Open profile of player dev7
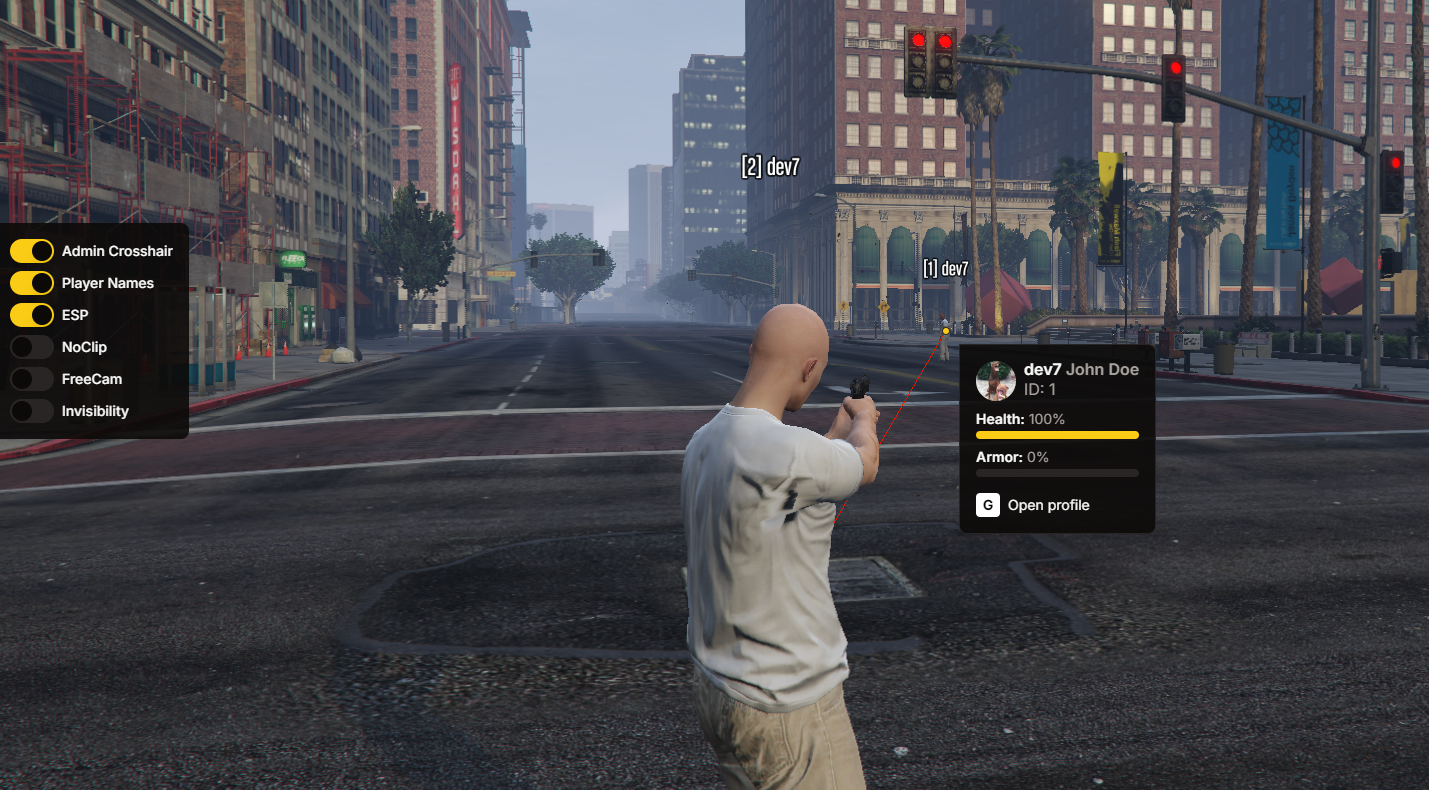 click(1034, 505)
